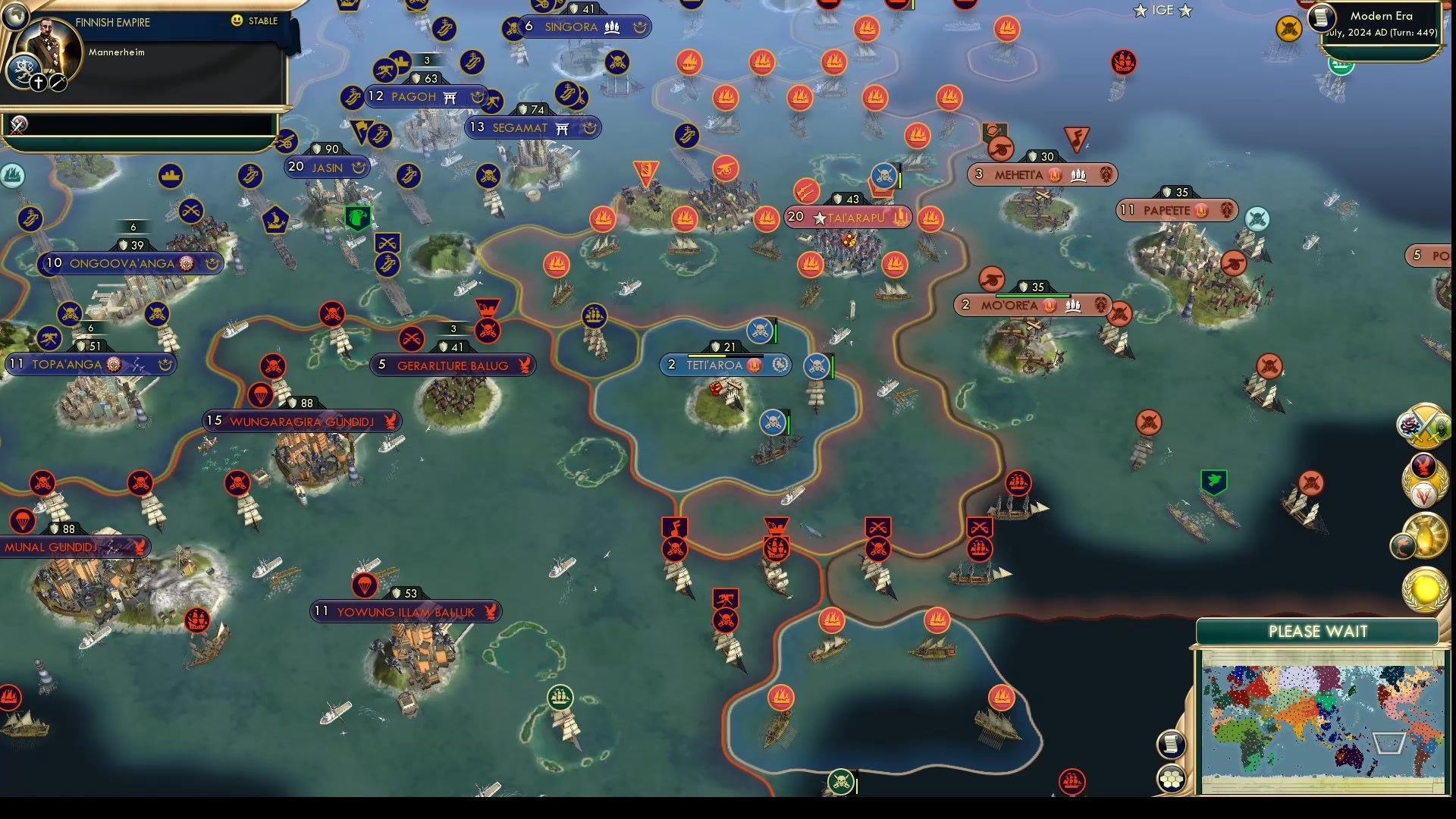Expand the Tai'arapu capital city banner
This screenshot has height=819, width=1456.
847,217
